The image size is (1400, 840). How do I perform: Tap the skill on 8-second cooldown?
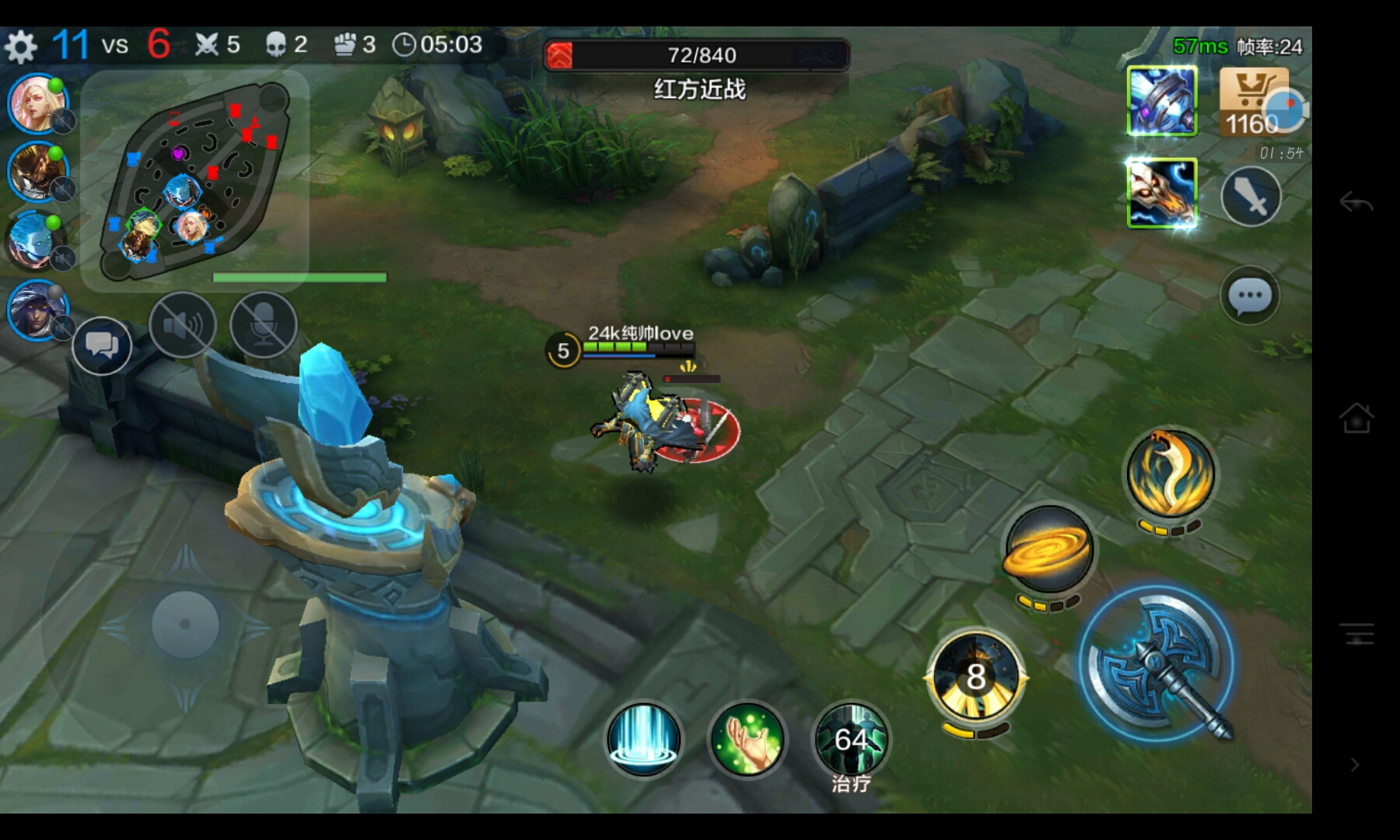975,675
